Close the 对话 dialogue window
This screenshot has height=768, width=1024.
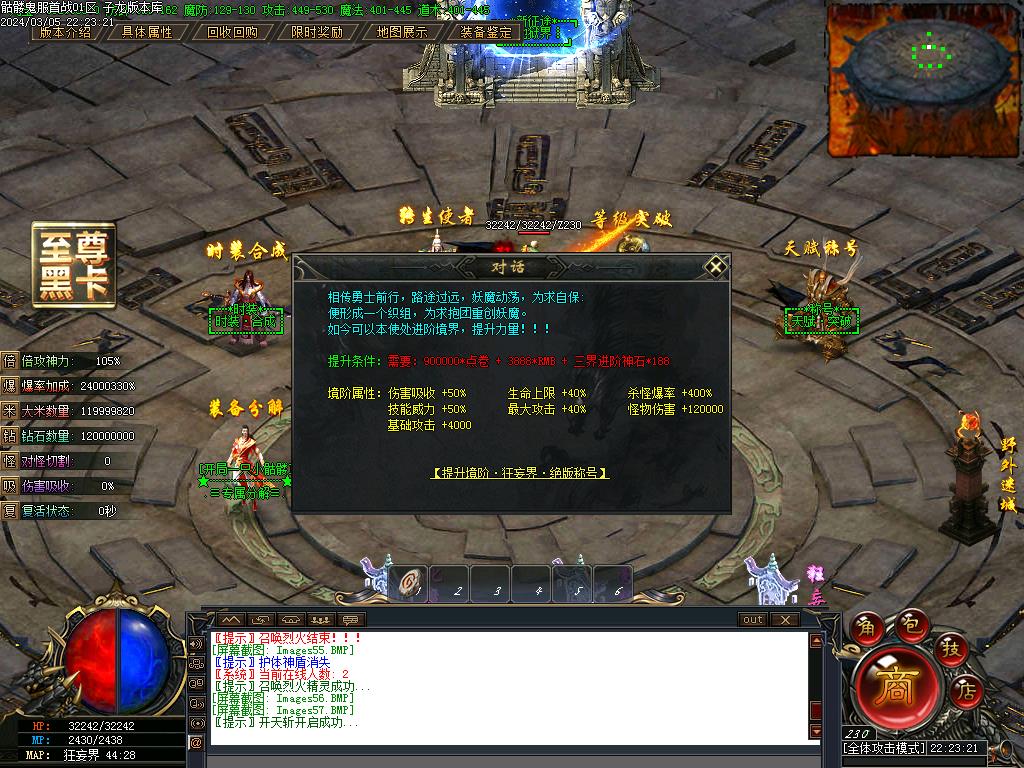(715, 267)
